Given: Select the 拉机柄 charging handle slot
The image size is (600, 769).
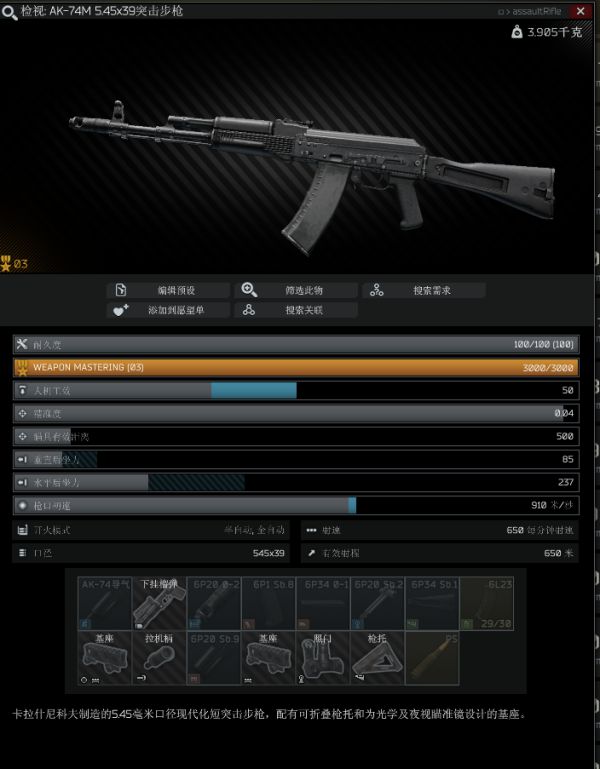Looking at the screenshot, I should (x=159, y=658).
